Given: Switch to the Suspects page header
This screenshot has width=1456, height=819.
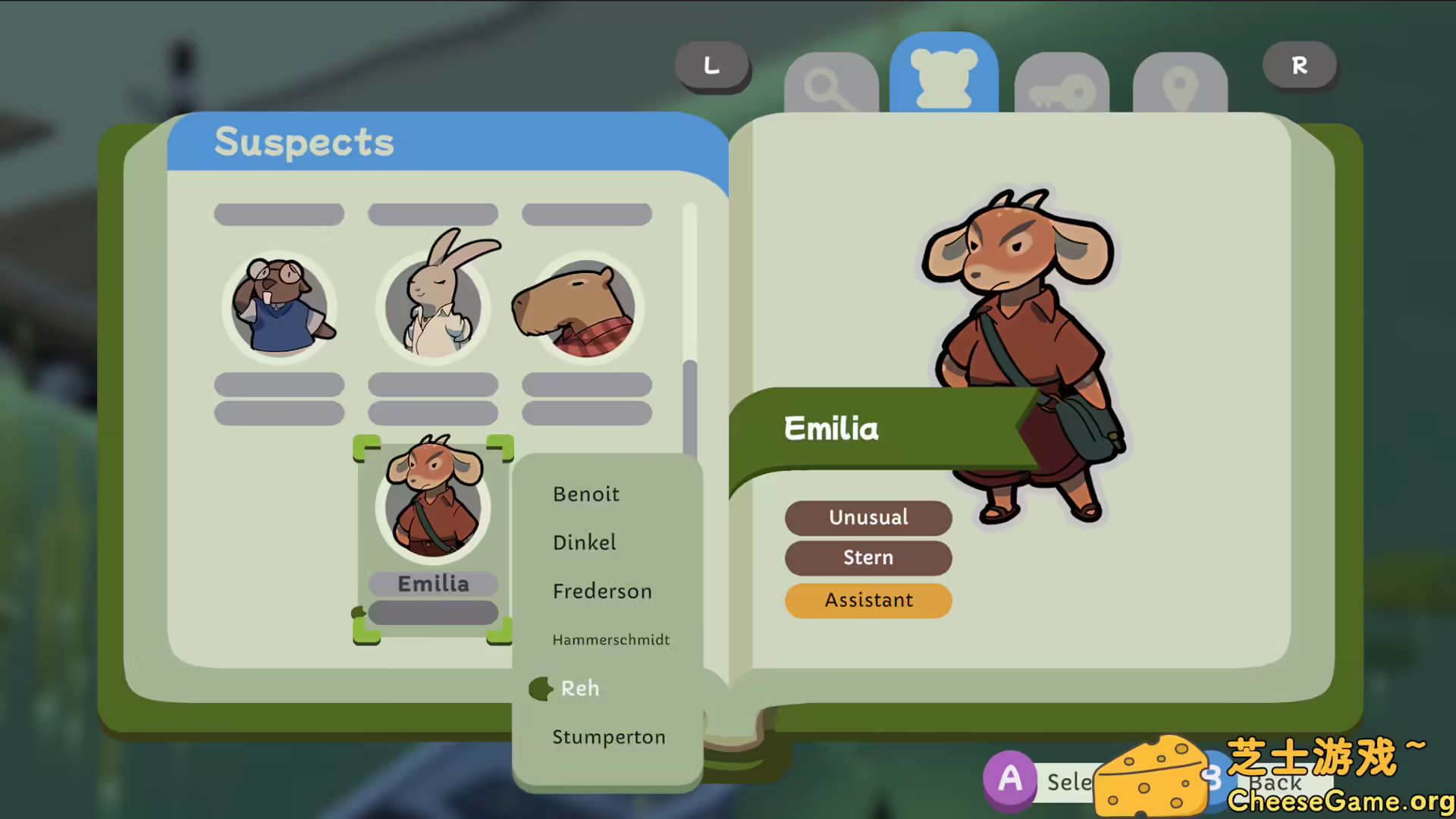Looking at the screenshot, I should click(303, 143).
